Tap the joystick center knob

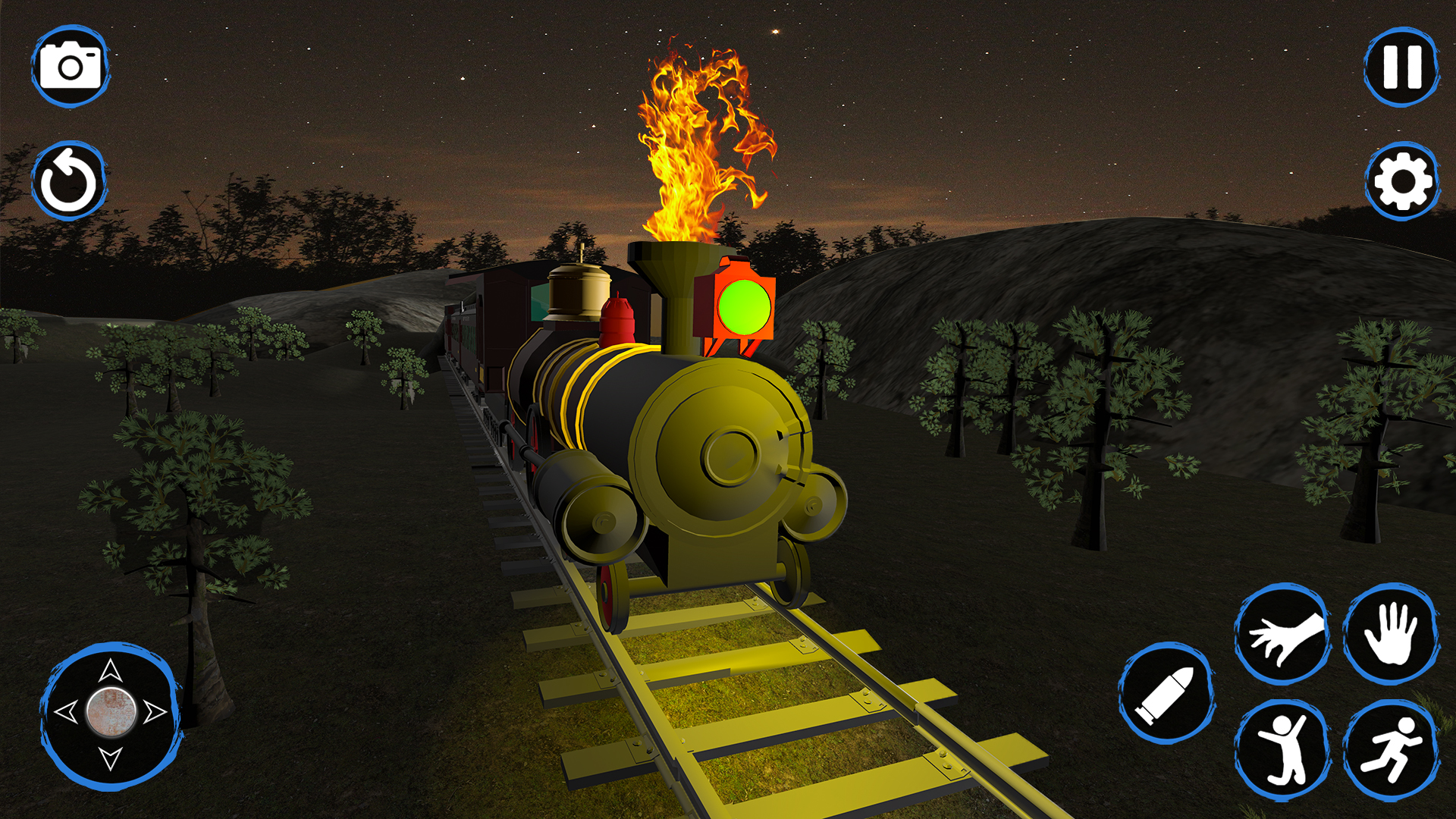pos(111,711)
